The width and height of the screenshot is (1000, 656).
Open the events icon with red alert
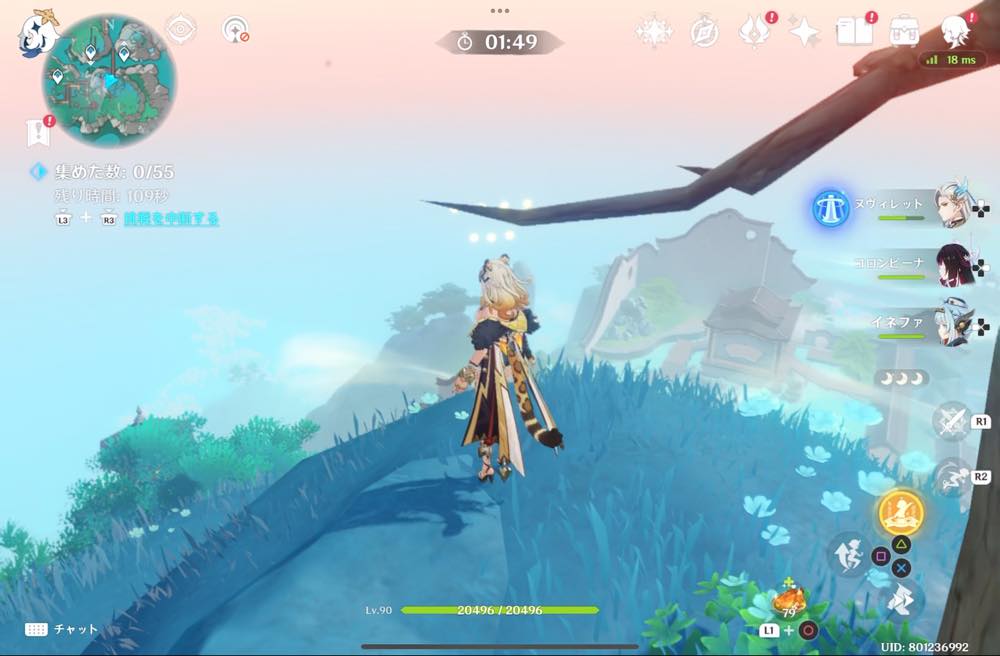pos(755,32)
